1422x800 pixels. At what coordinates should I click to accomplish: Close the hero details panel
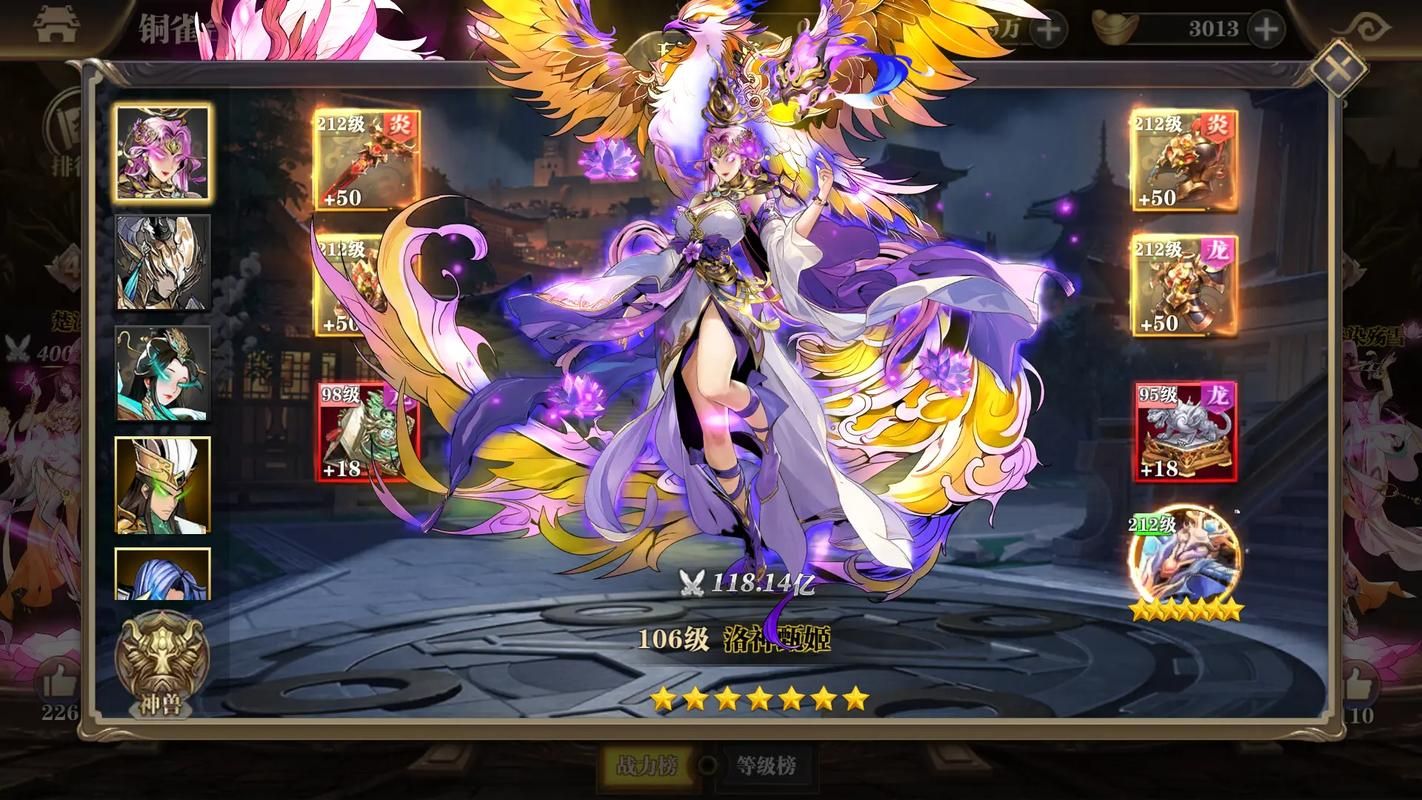click(x=1338, y=68)
